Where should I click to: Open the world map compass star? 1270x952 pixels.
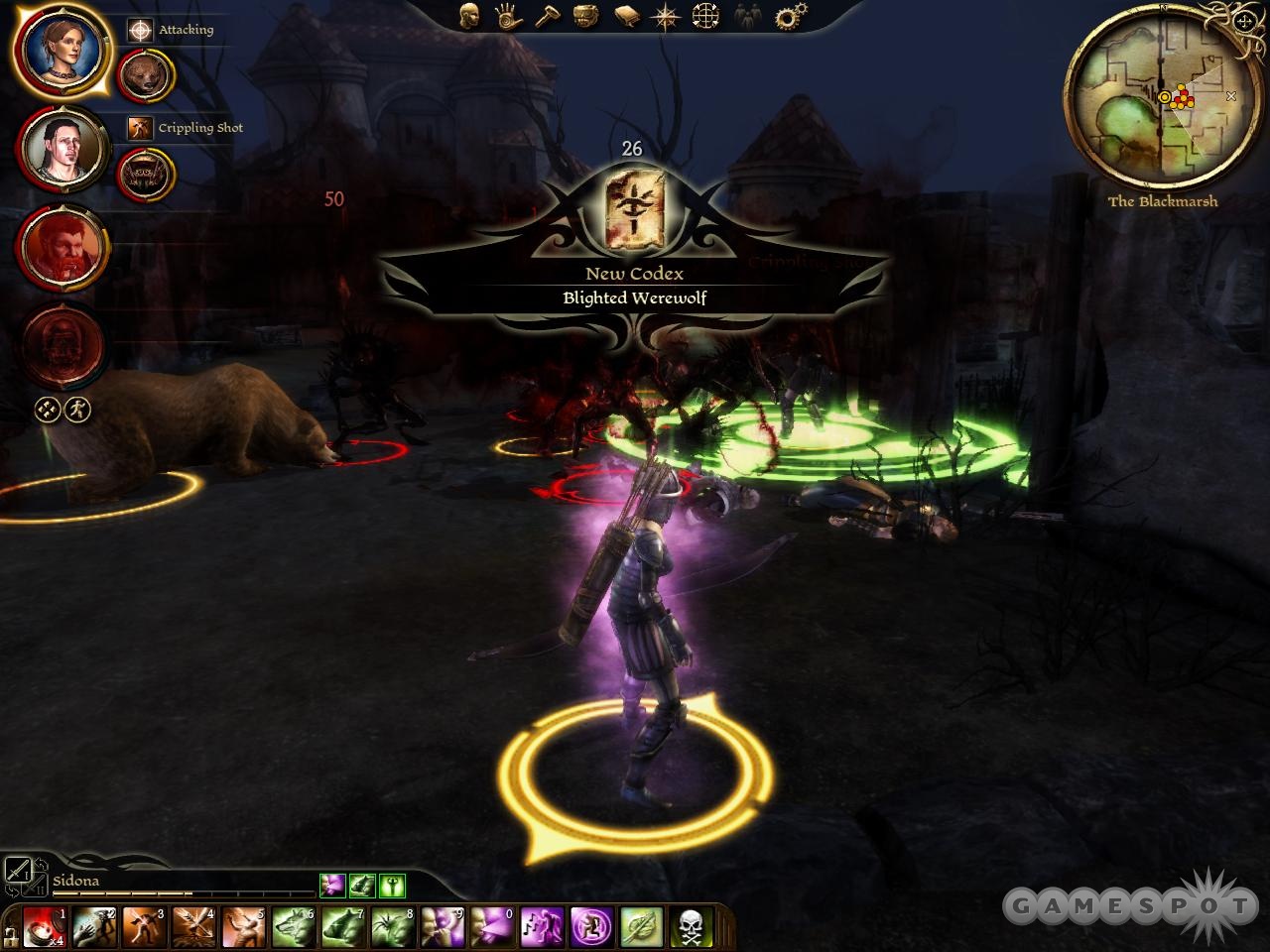coord(665,16)
